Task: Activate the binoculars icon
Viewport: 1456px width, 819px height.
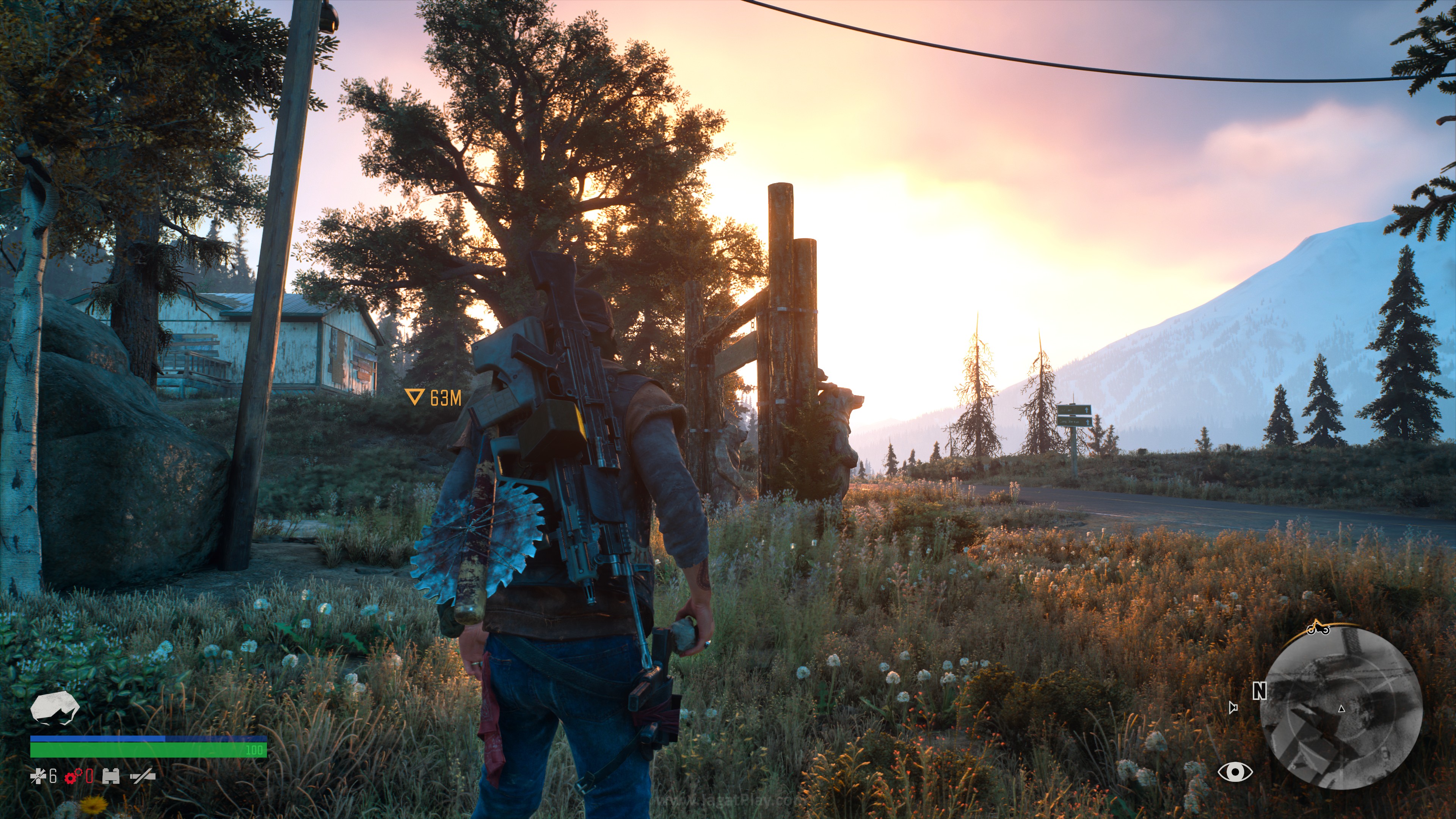Action: [111, 777]
